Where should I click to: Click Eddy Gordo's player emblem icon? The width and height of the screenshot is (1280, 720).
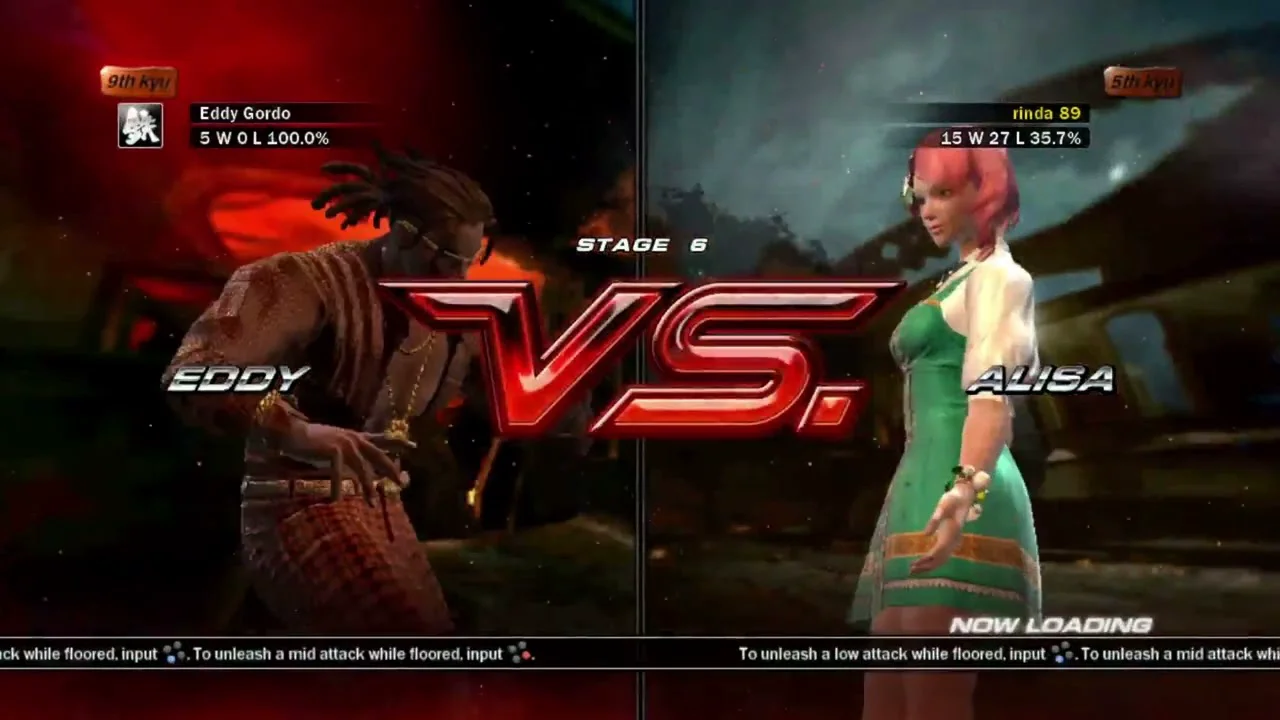140,126
